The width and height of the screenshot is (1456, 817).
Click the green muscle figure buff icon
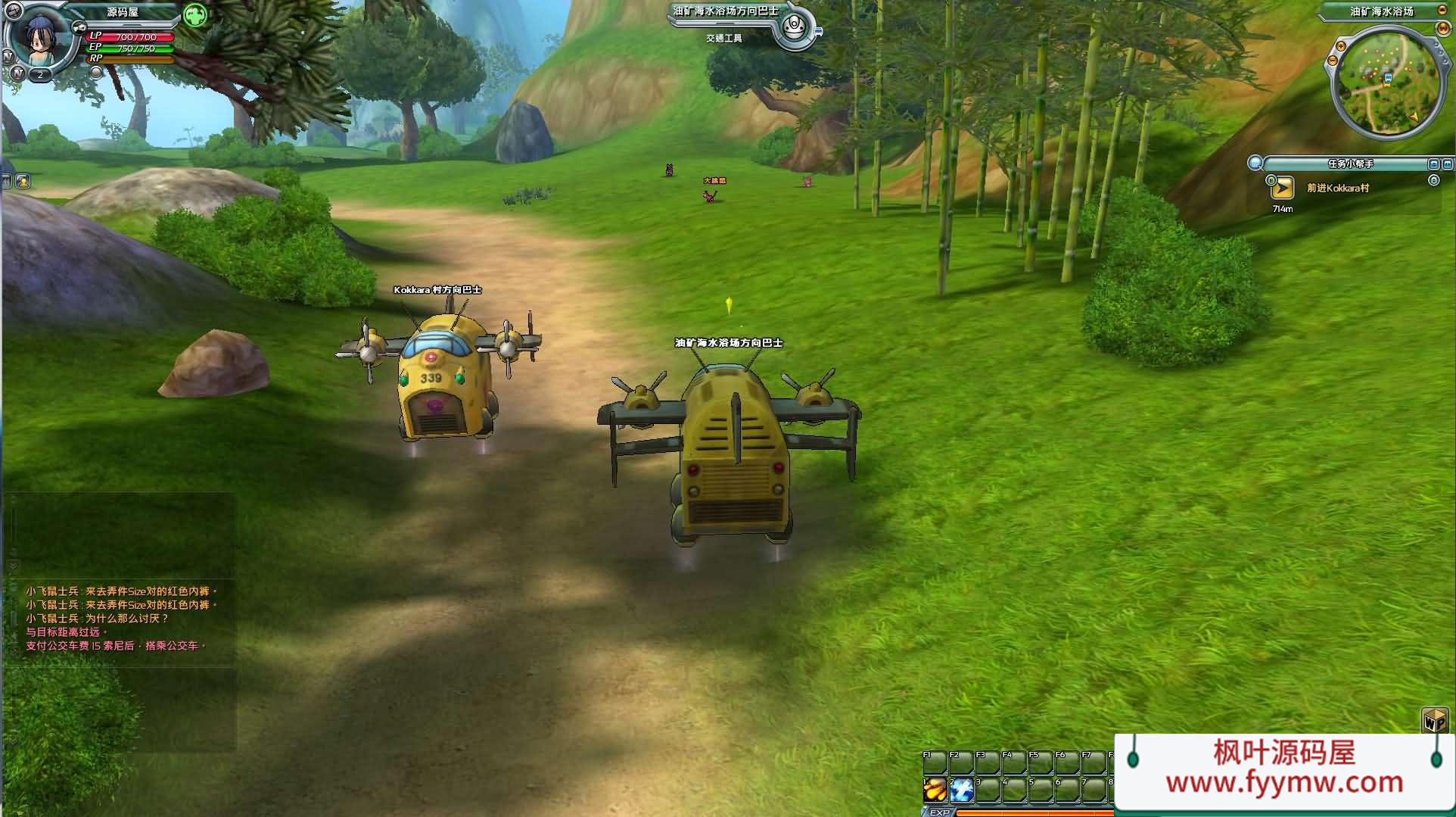tap(195, 15)
